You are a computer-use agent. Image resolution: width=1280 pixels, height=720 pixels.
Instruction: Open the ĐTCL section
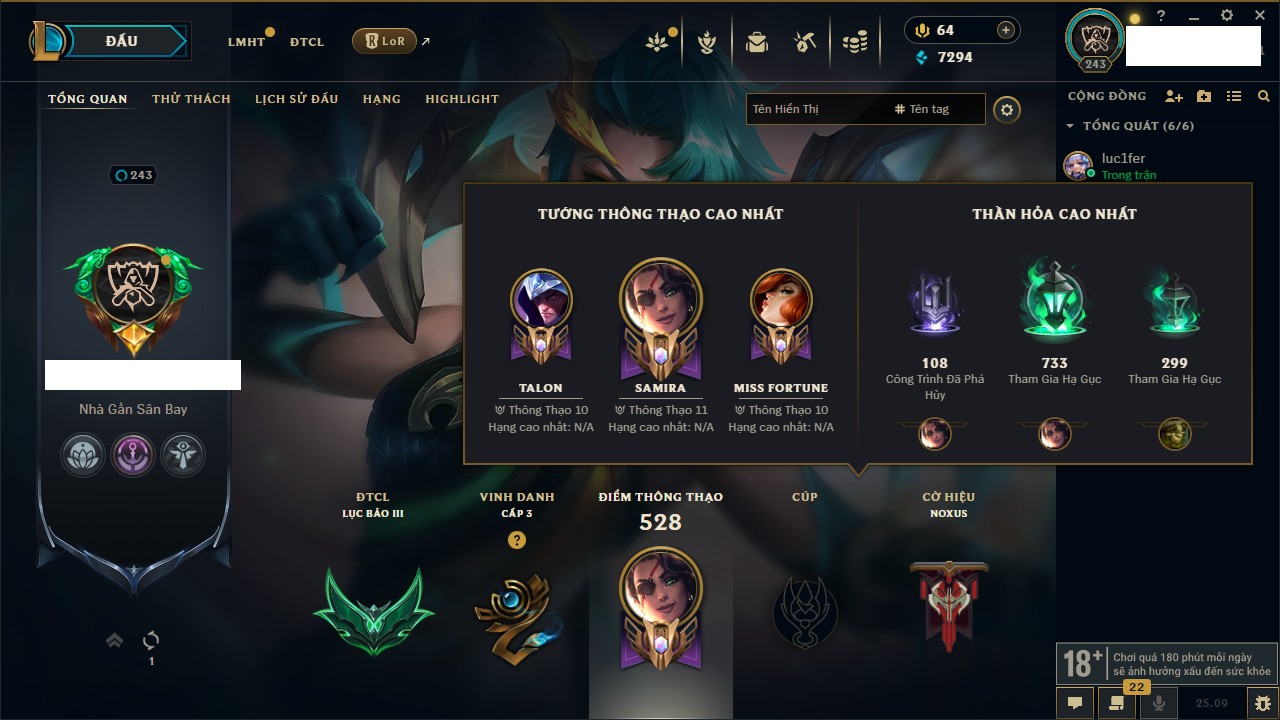point(307,42)
